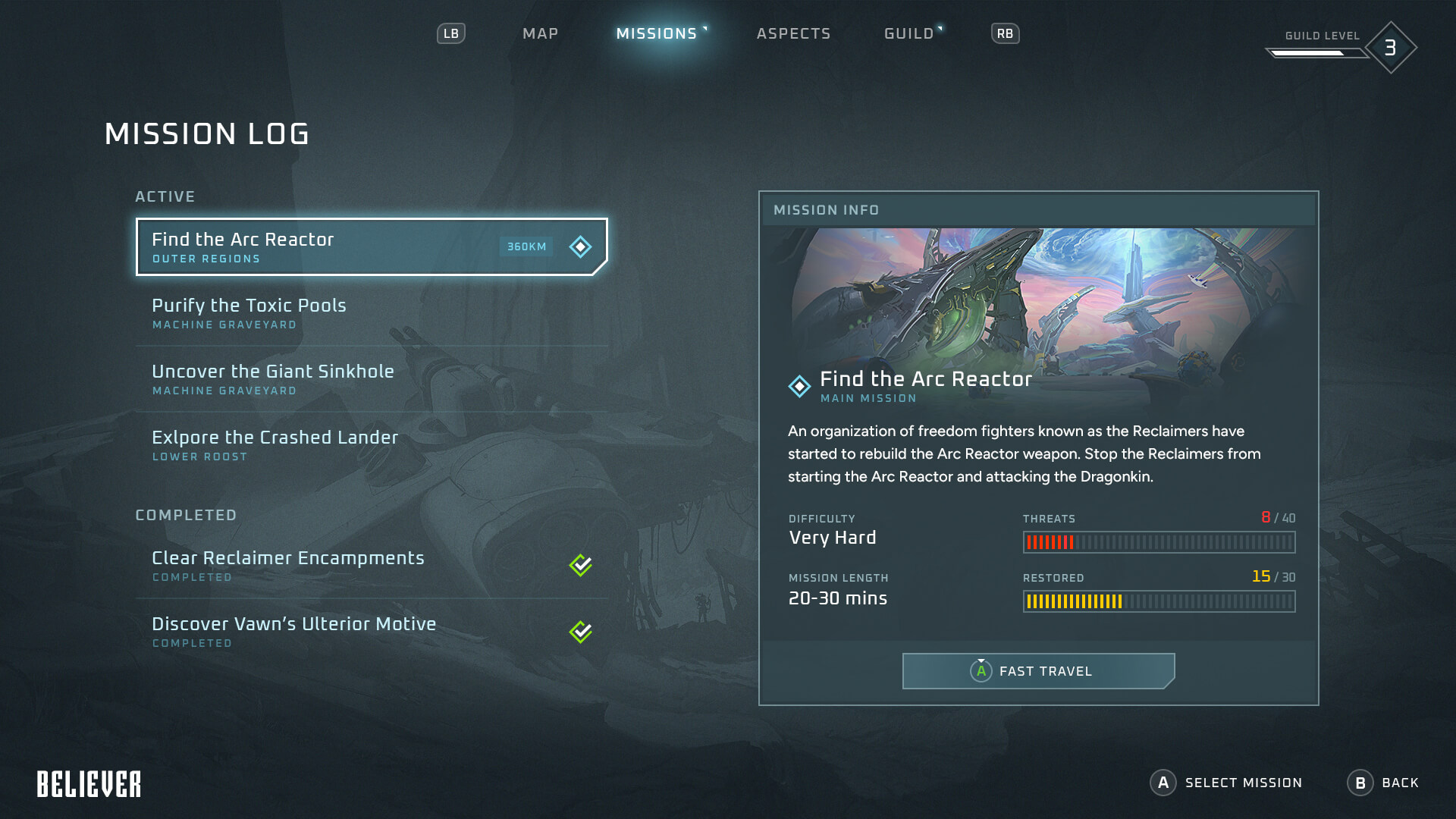Image resolution: width=1456 pixels, height=819 pixels.
Task: Click the Arc Reactor mission artwork
Action: (1038, 296)
